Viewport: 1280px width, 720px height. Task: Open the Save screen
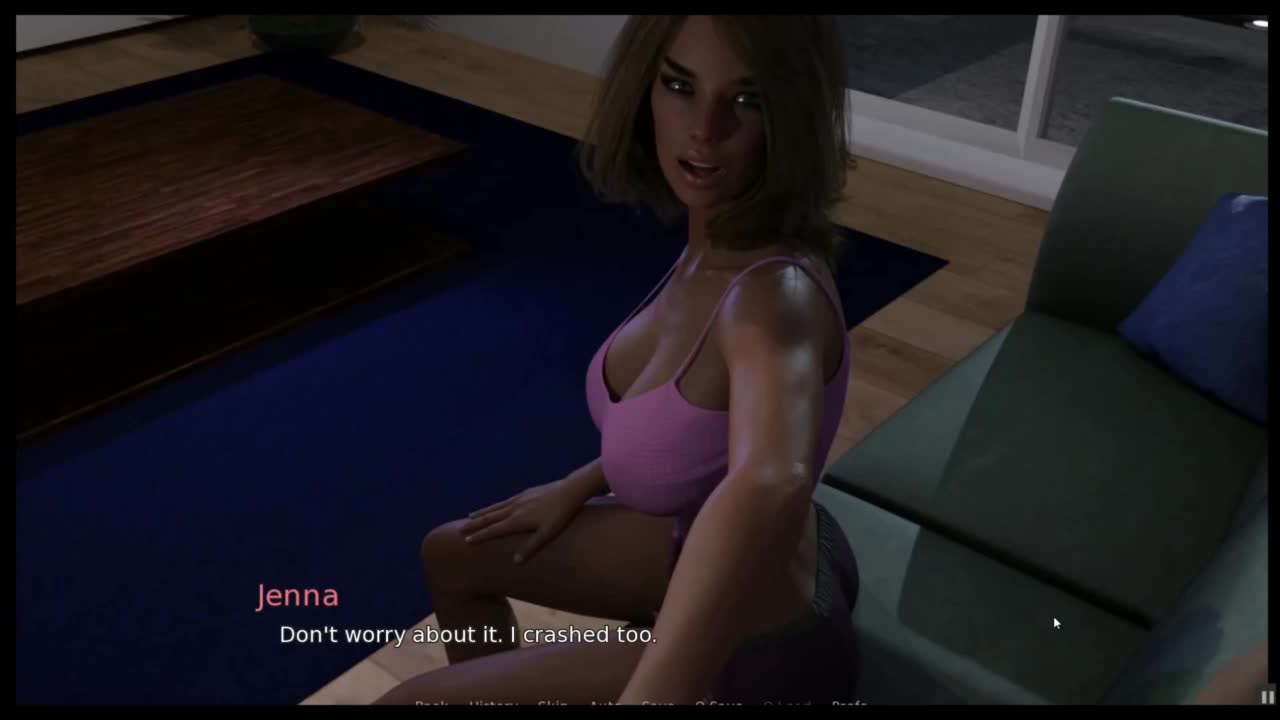pyautogui.click(x=657, y=705)
